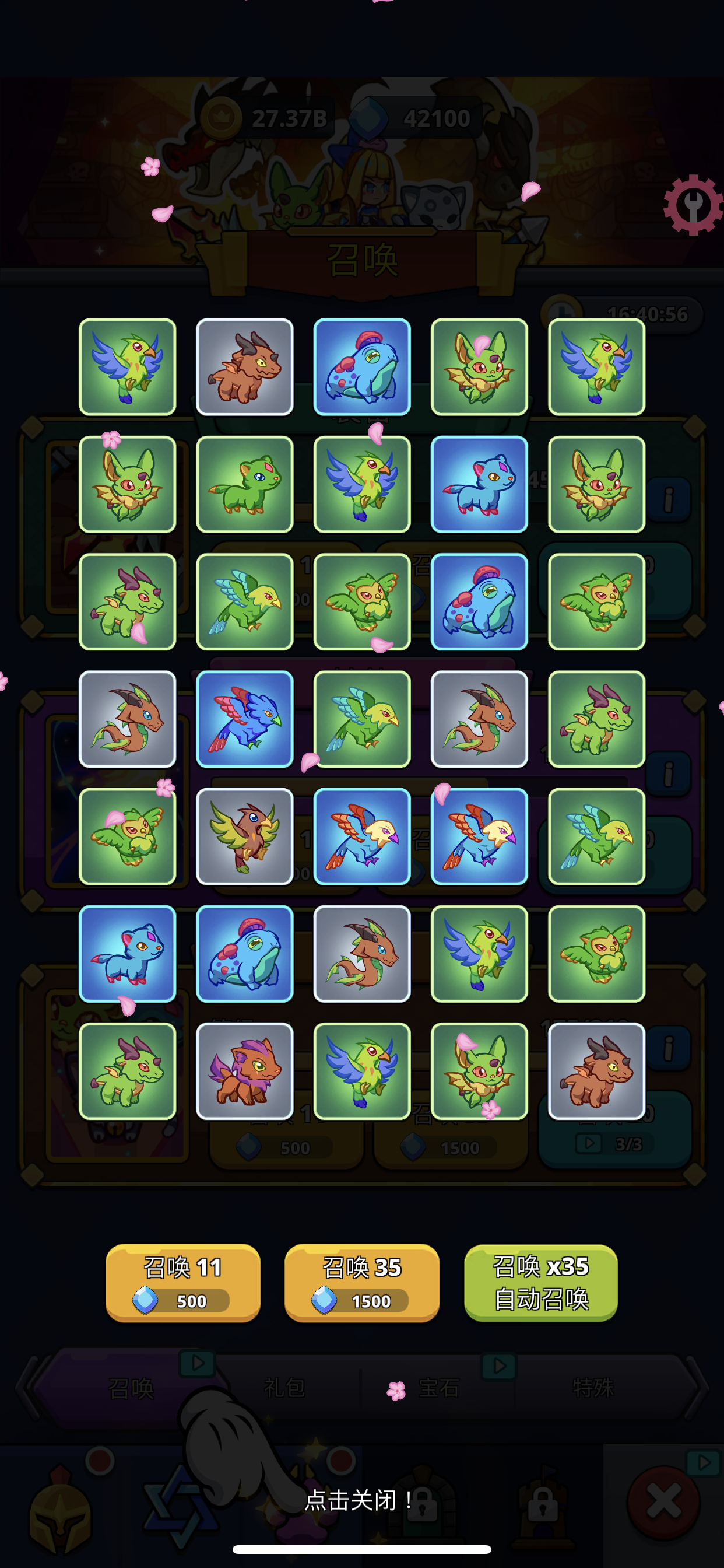Summon 11 pets for 500 gems
Image resolution: width=724 pixels, height=1568 pixels.
coord(182,1282)
